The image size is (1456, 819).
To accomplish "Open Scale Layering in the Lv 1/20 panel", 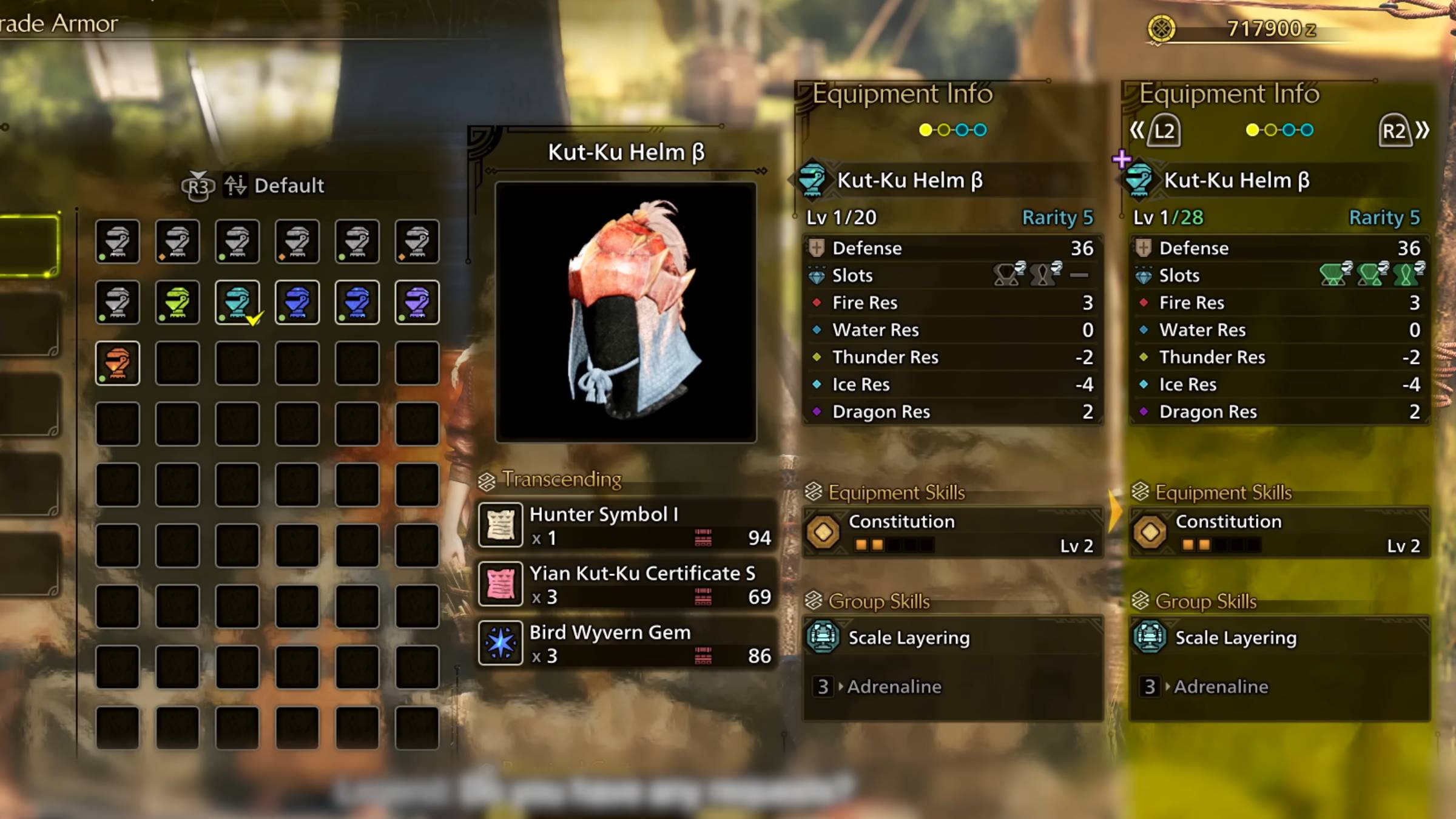I will (x=952, y=638).
